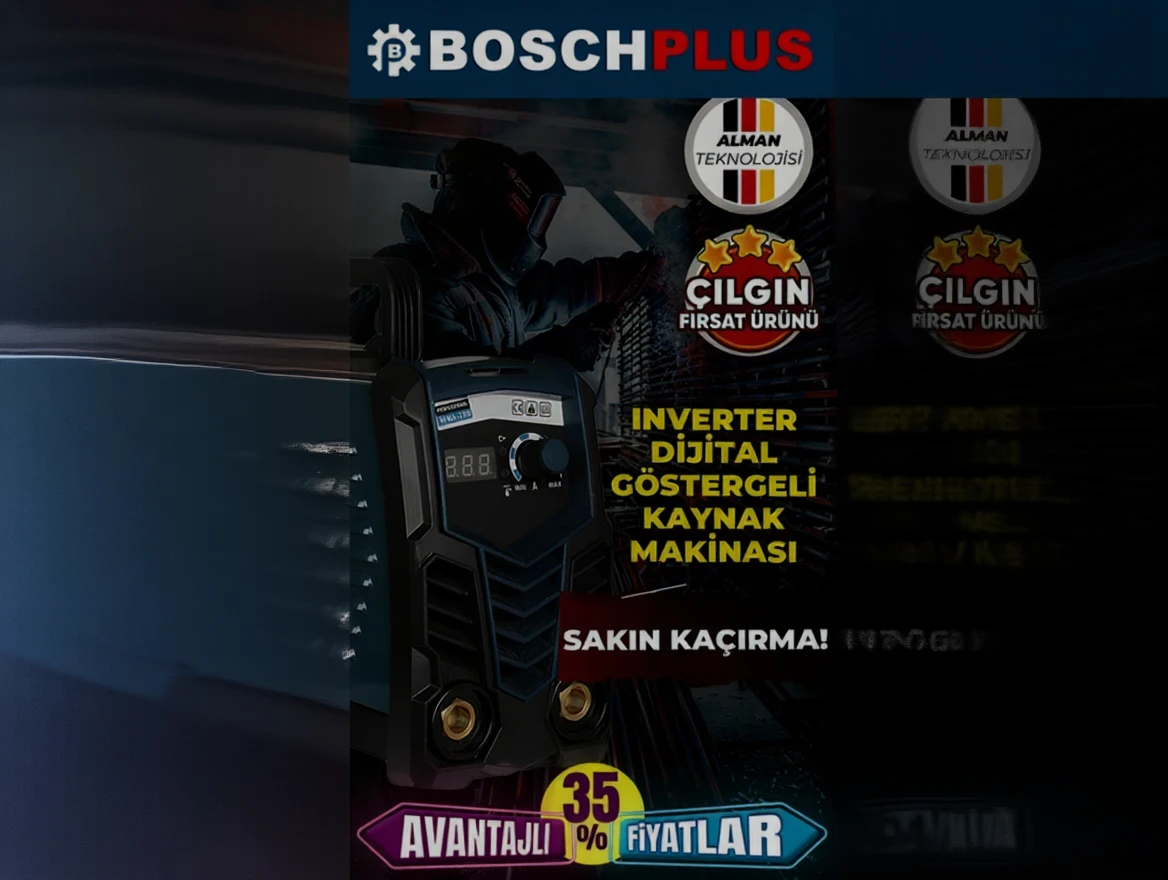Open the BoschPlus logo in ad header
The width and height of the screenshot is (1168, 880).
[x=590, y=50]
